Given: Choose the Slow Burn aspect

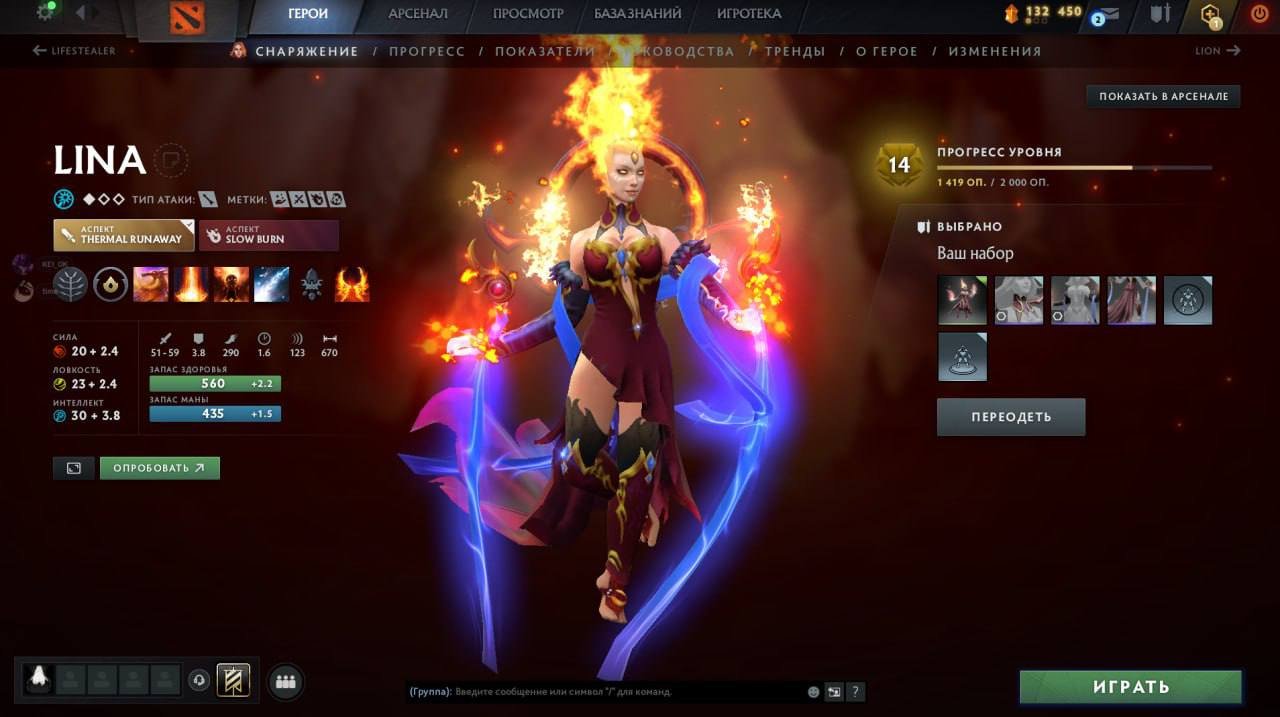Looking at the screenshot, I should pos(268,235).
